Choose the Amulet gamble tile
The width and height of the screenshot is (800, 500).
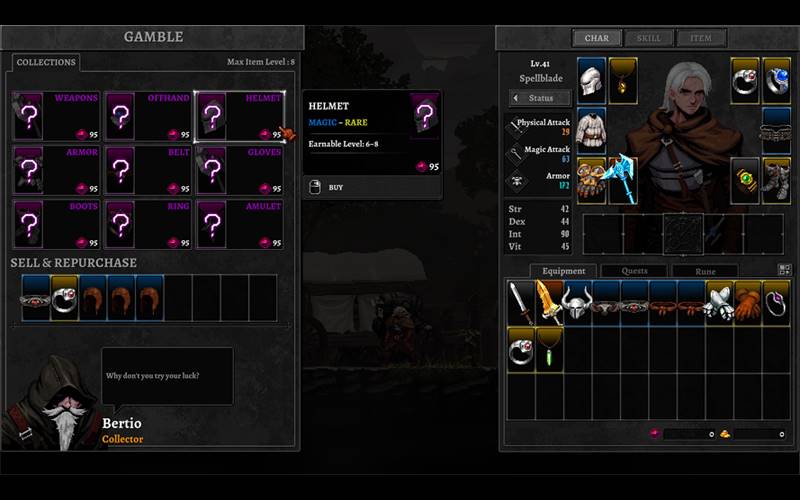[x=240, y=224]
